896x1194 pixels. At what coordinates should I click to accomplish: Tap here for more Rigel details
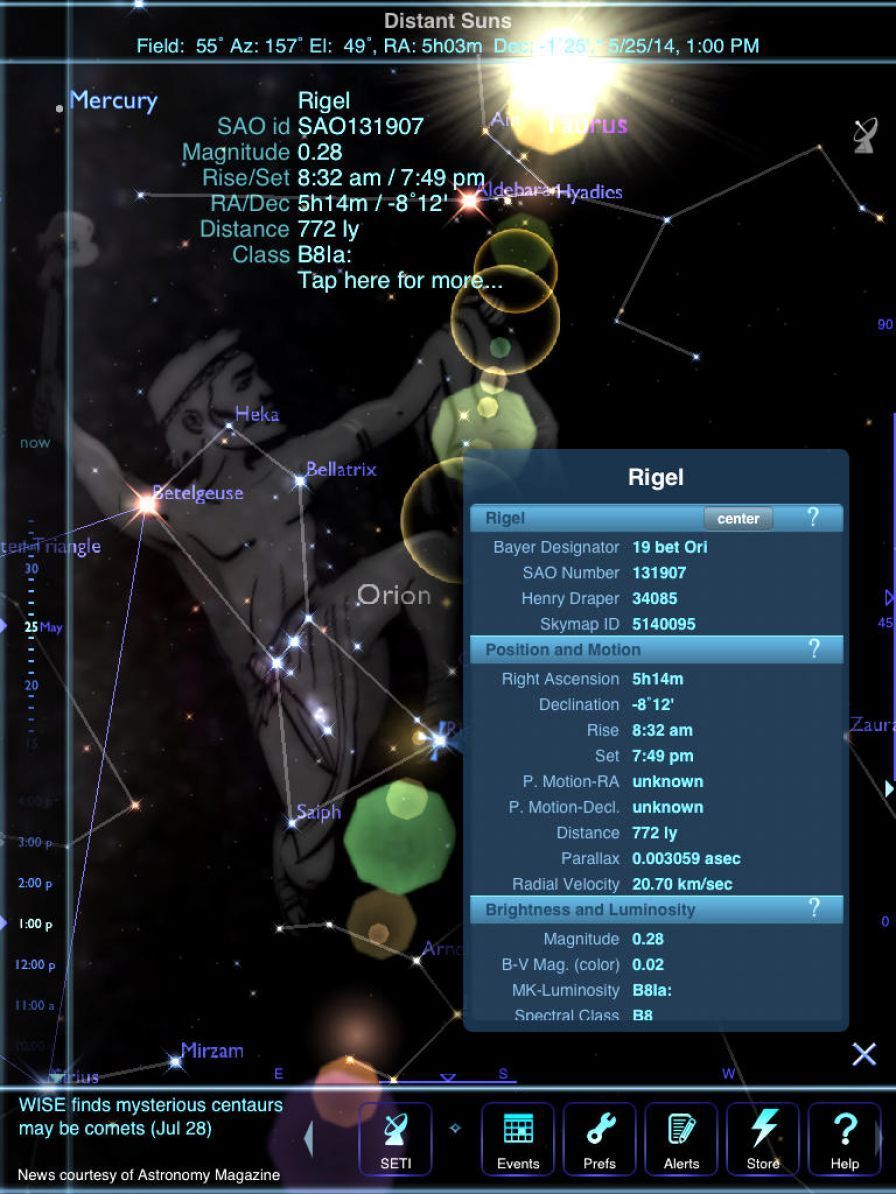(400, 281)
